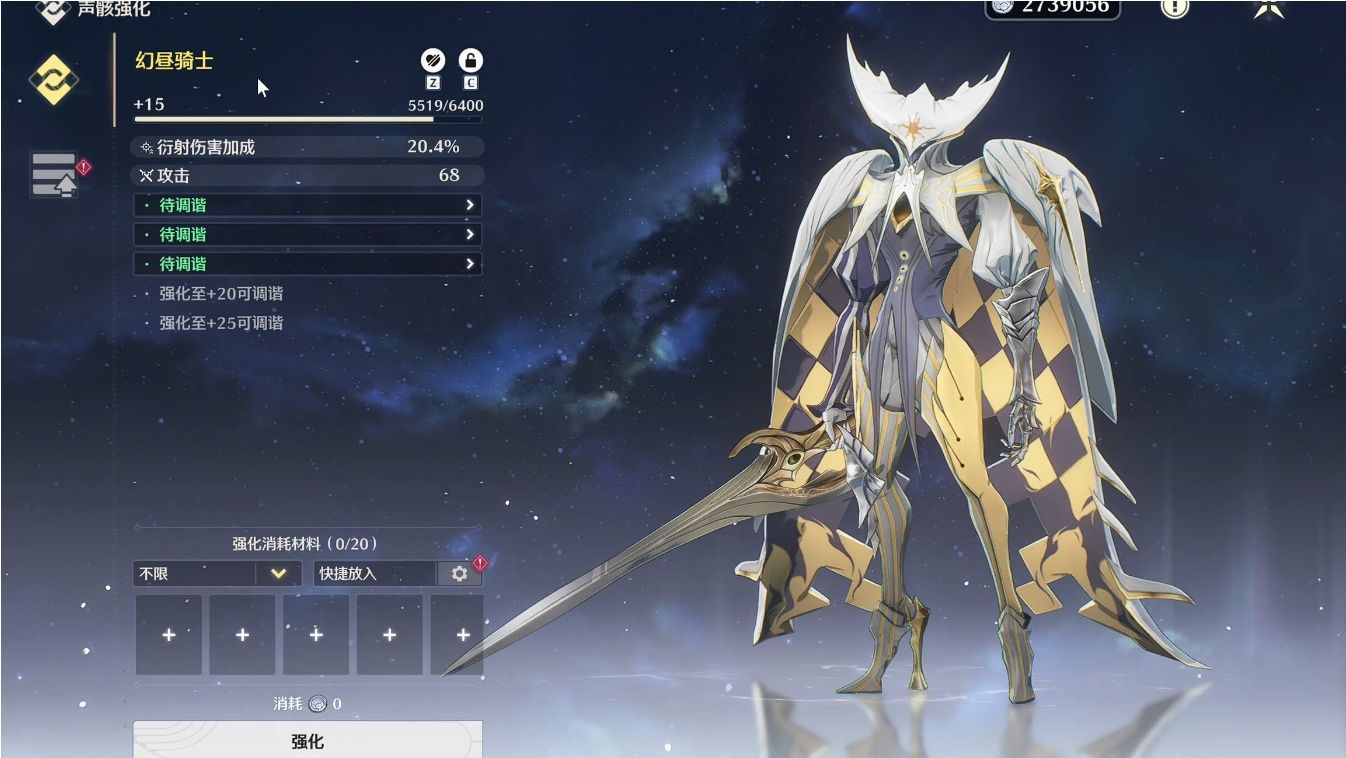Click the 快捷放入 quick-add button
Image resolution: width=1346 pixels, height=758 pixels.
[x=374, y=574]
